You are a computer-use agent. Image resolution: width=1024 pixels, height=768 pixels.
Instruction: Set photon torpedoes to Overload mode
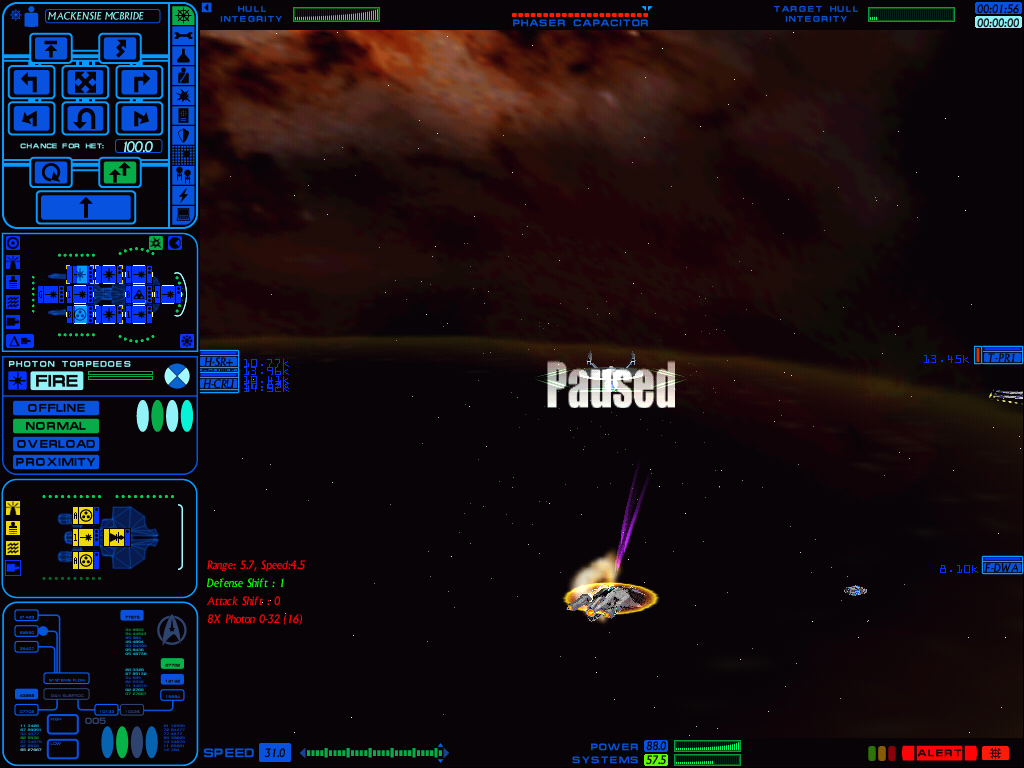[56, 444]
